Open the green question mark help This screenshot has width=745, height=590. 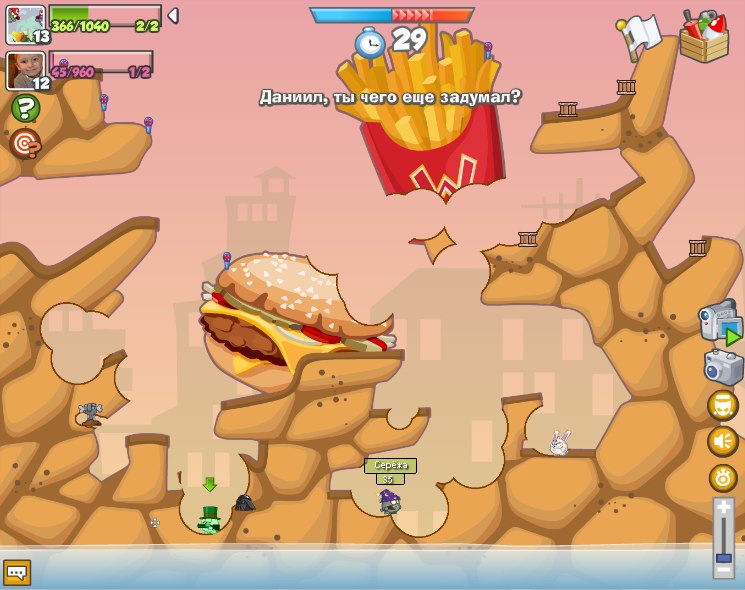pyautogui.click(x=25, y=108)
